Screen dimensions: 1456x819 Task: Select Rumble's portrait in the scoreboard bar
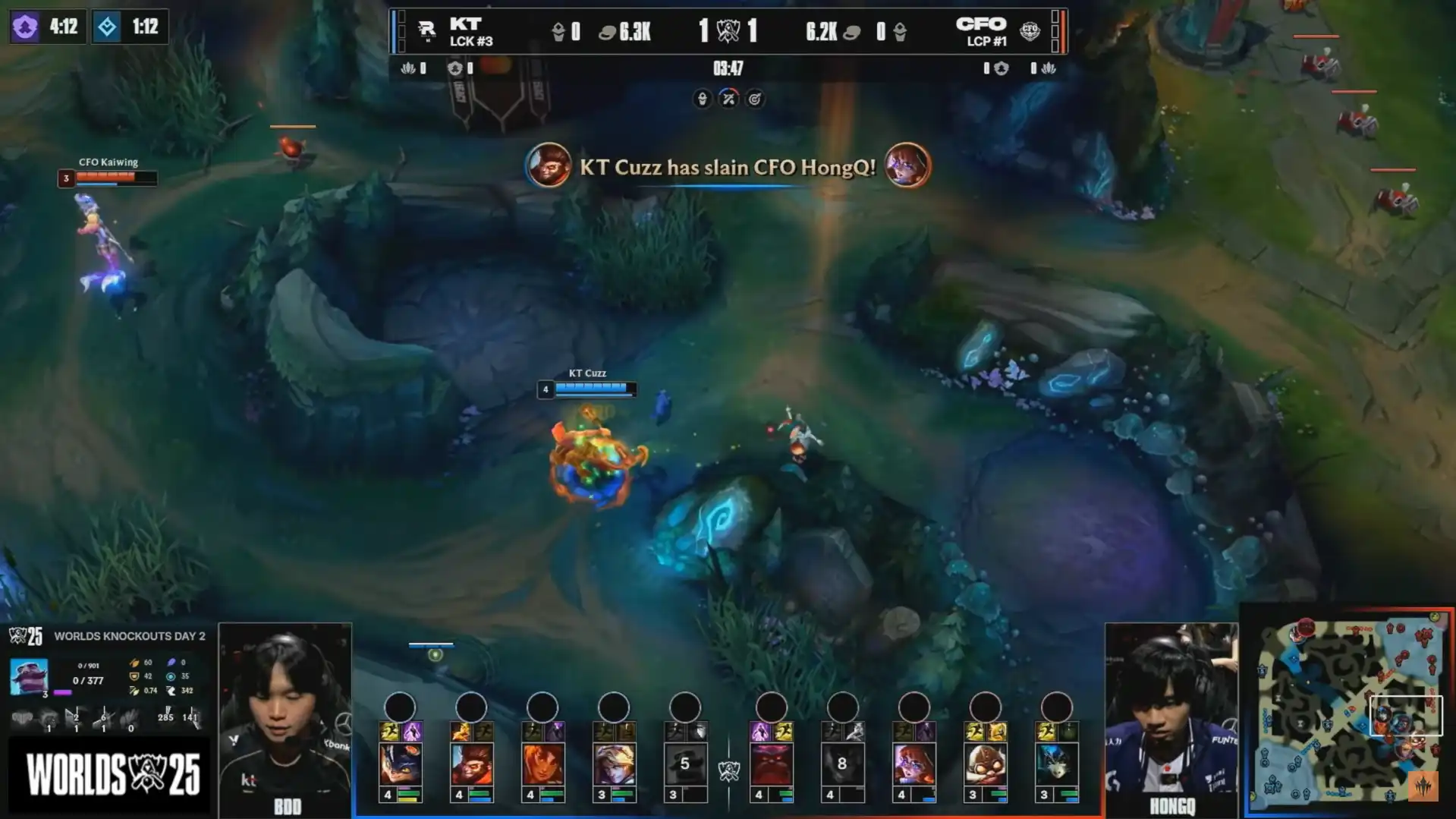click(x=400, y=763)
